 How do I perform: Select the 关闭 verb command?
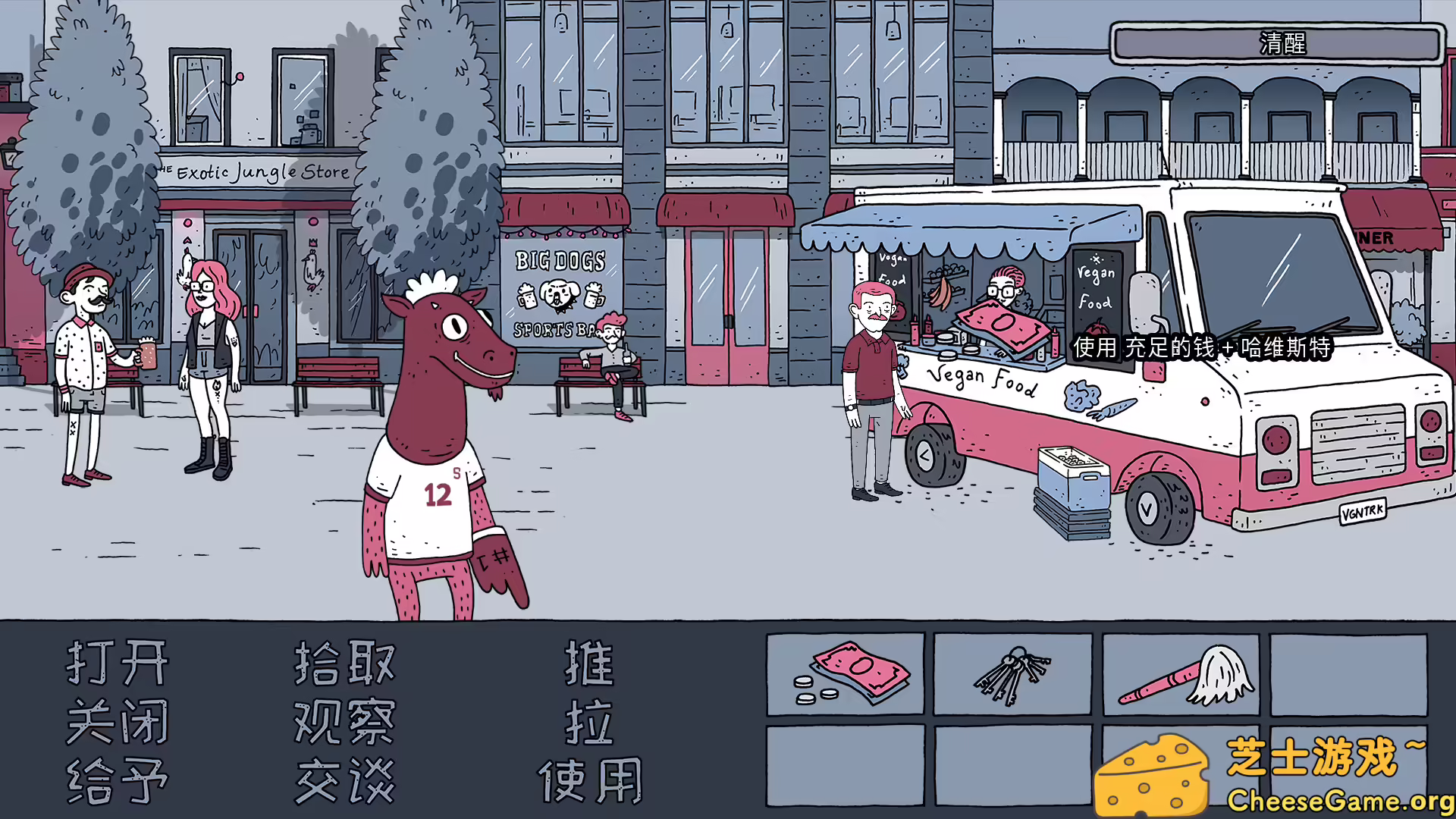point(118,720)
